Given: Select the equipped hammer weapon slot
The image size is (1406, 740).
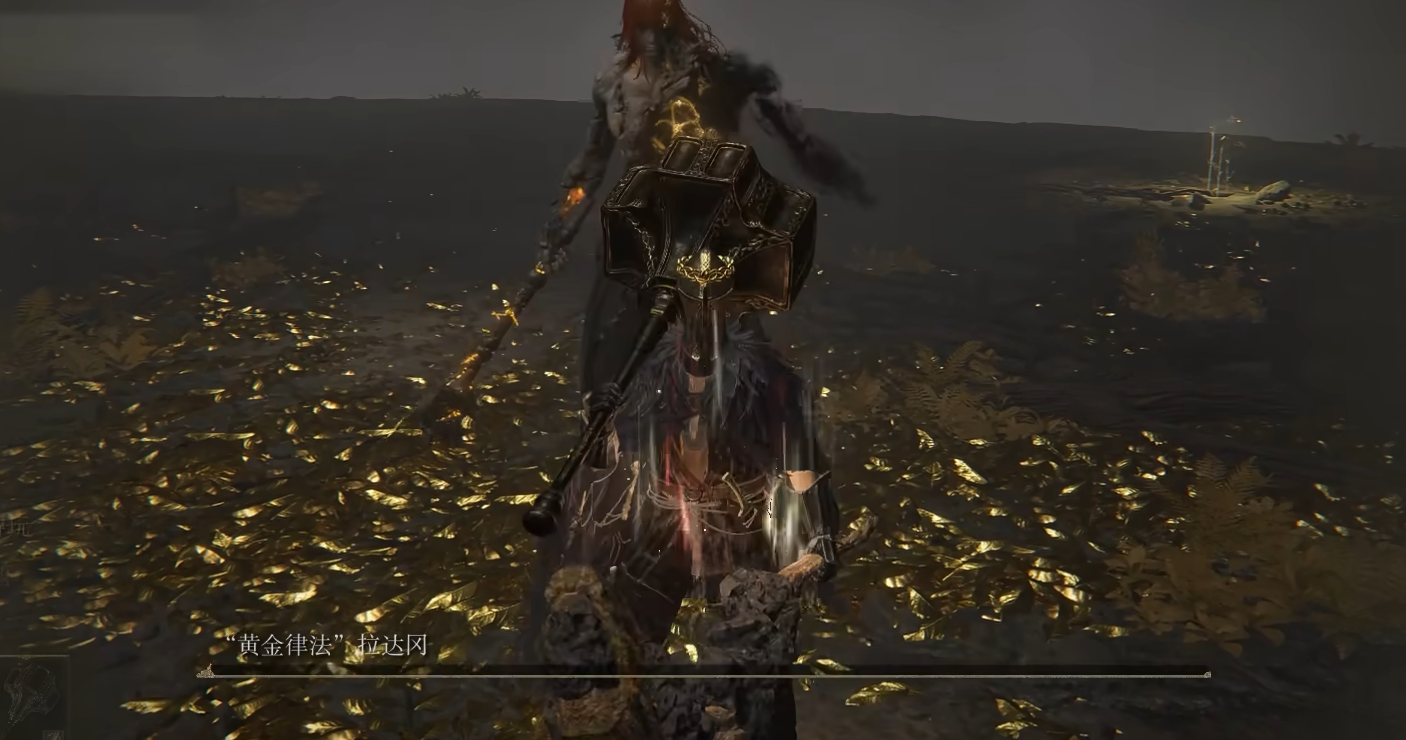Looking at the screenshot, I should [x=32, y=691].
